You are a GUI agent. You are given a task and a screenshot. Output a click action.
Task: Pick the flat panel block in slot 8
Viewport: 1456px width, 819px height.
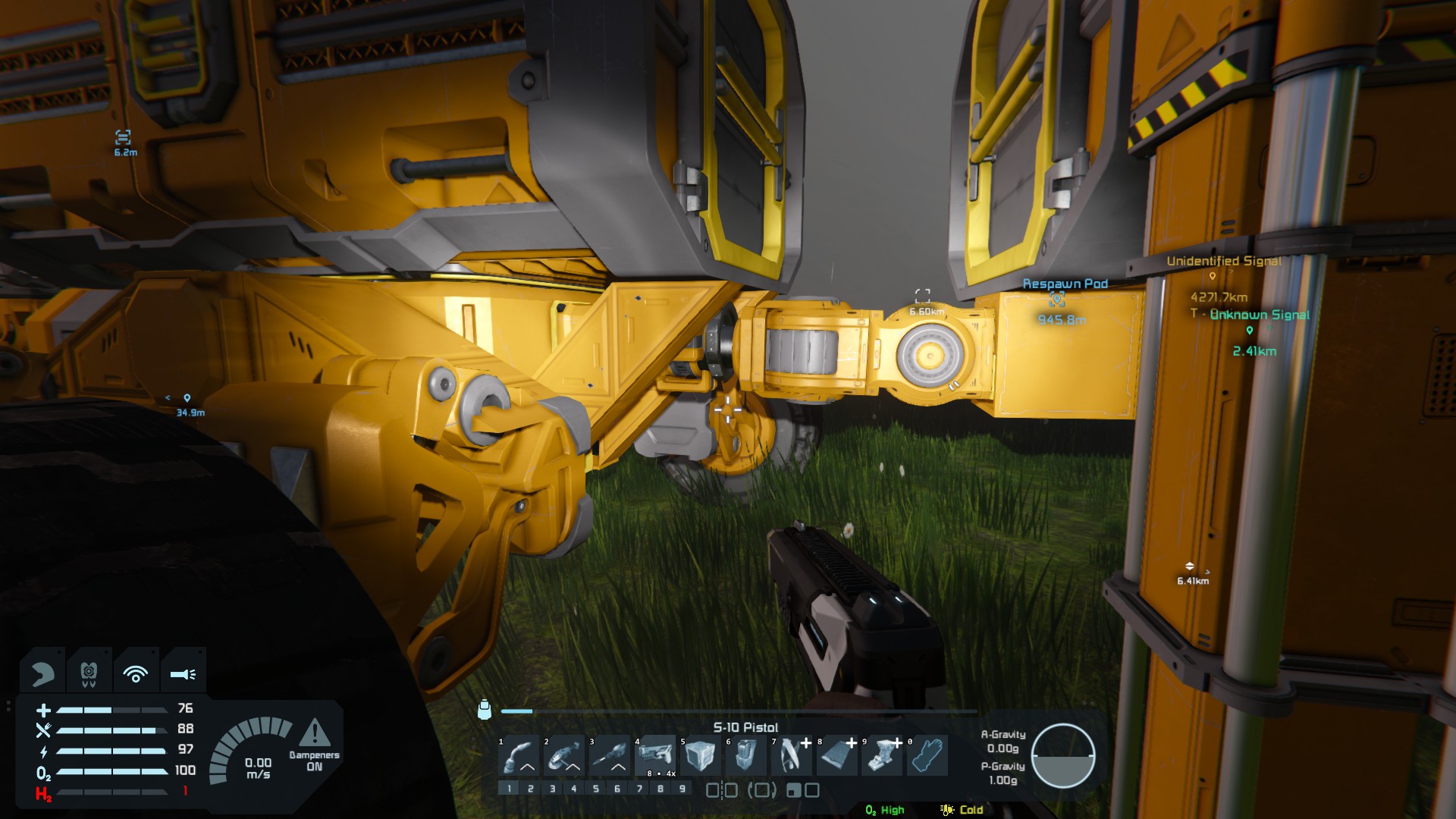click(x=836, y=755)
